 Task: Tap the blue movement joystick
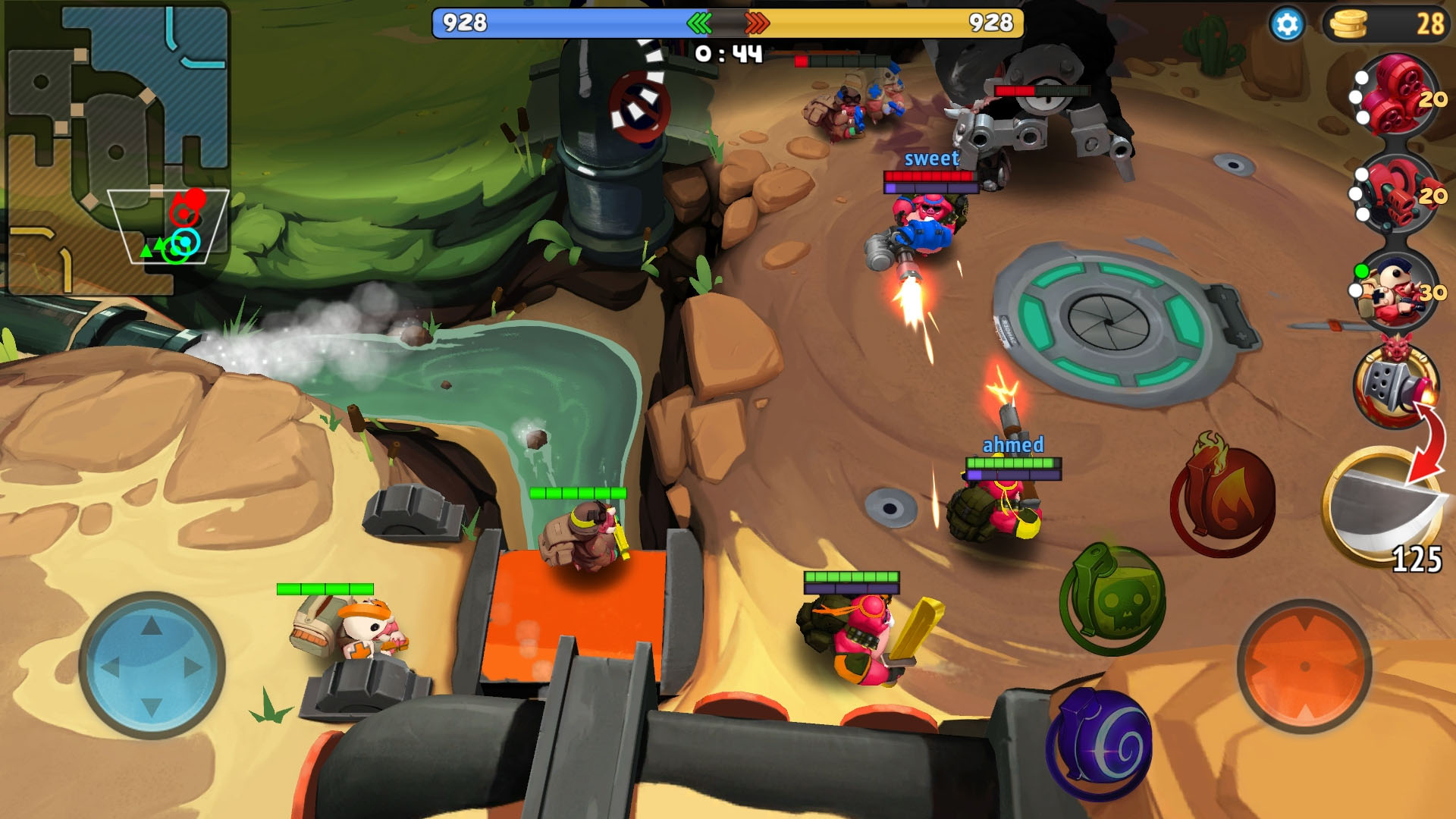pos(152,666)
